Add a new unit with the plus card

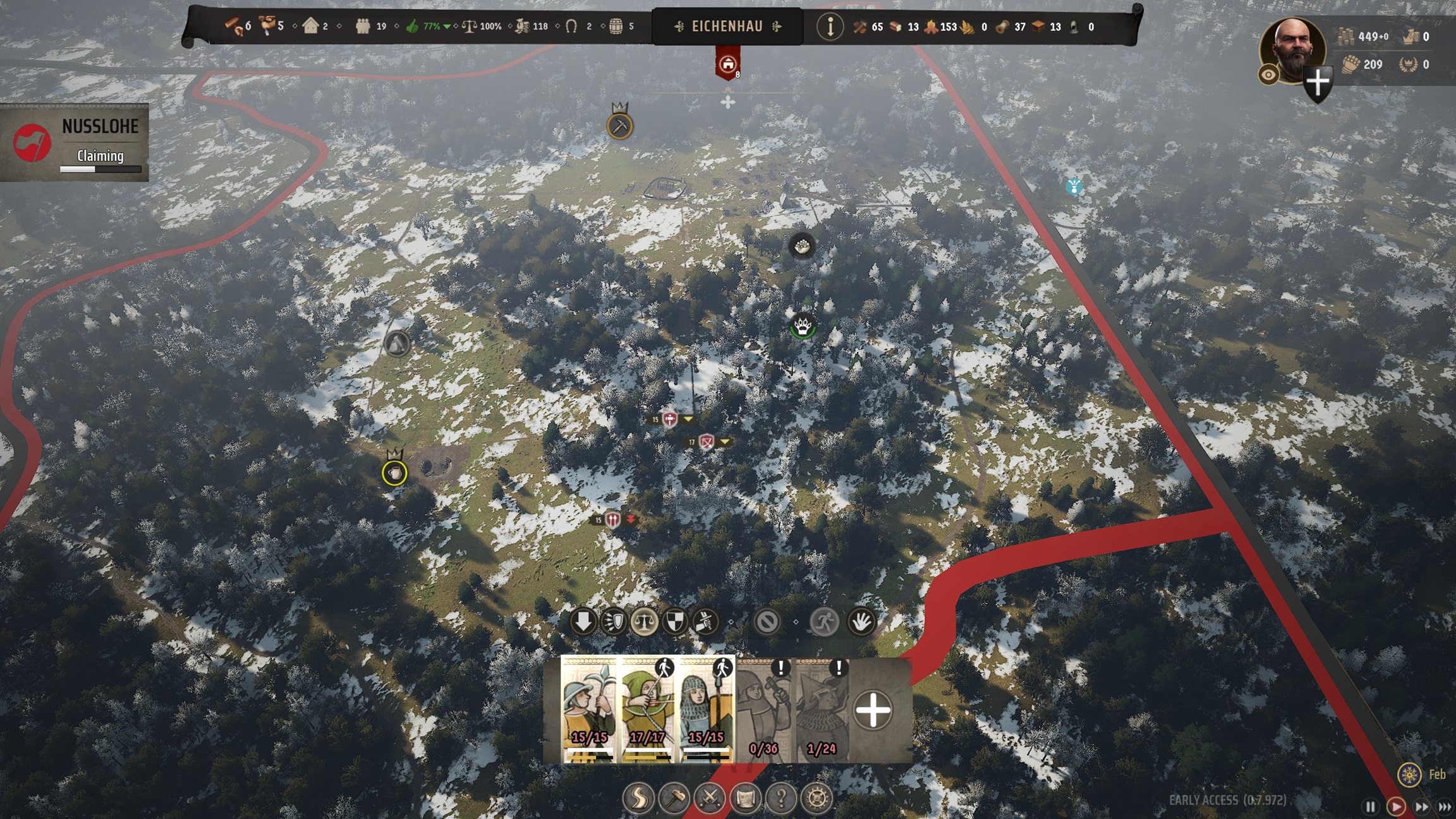(x=873, y=710)
